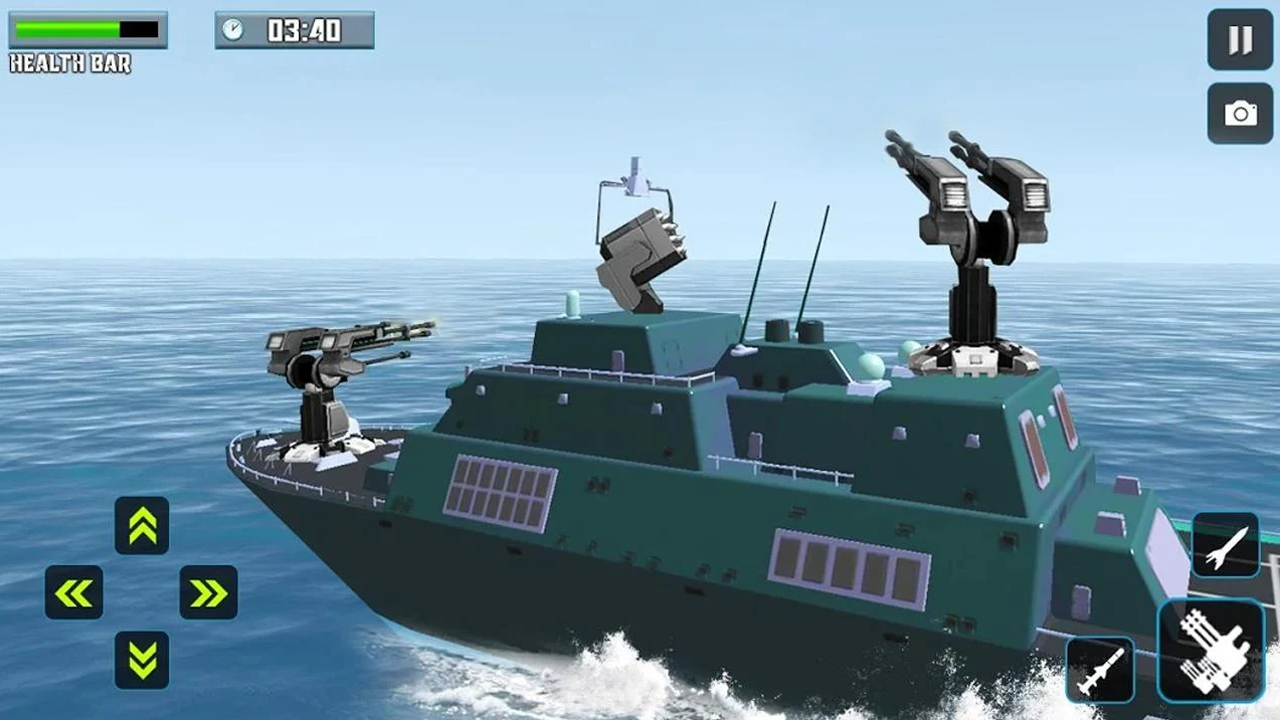Click the clock icon beside the timer
1280x720 pixels.
point(234,30)
